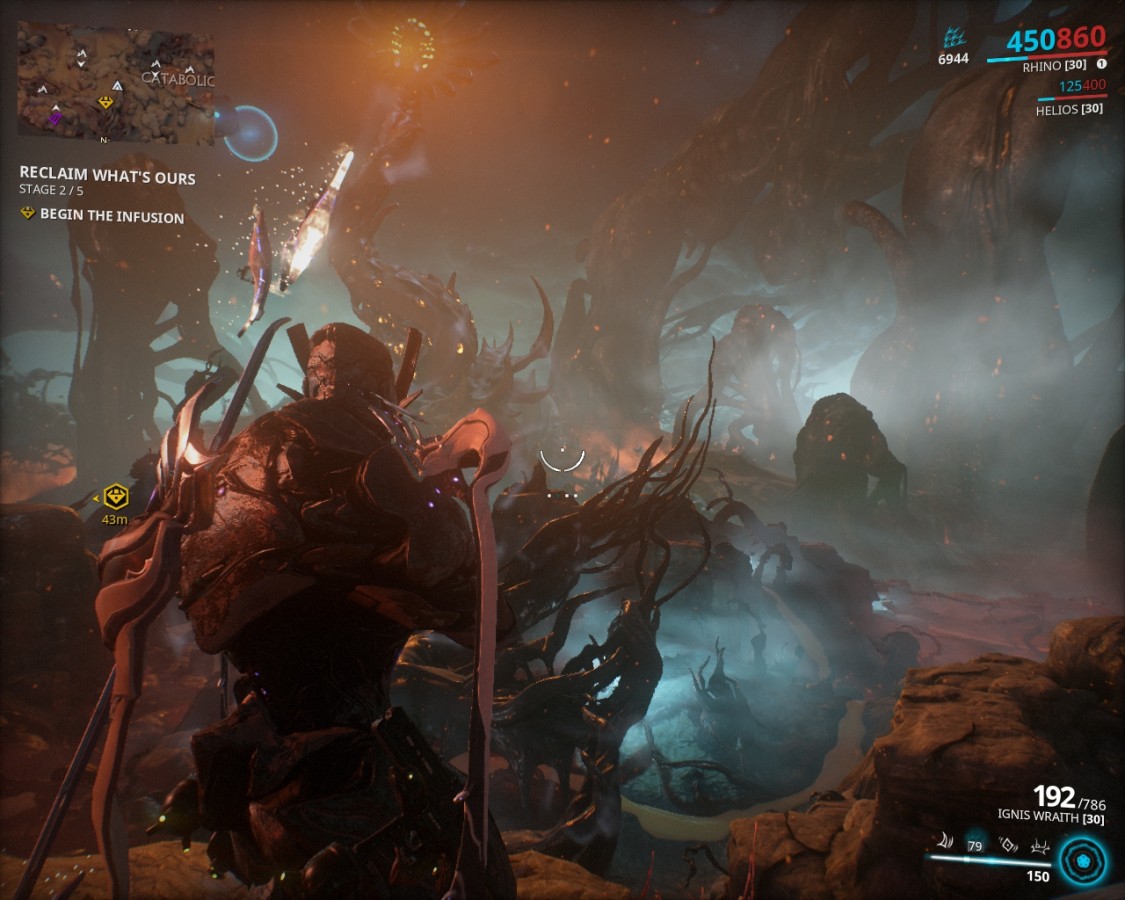Select the Helios companion name label
This screenshot has height=900, width=1125.
click(1069, 109)
